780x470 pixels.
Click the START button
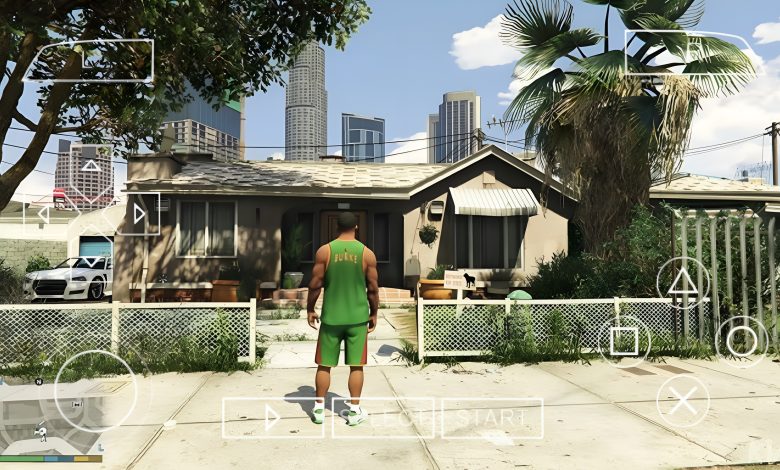coord(492,418)
